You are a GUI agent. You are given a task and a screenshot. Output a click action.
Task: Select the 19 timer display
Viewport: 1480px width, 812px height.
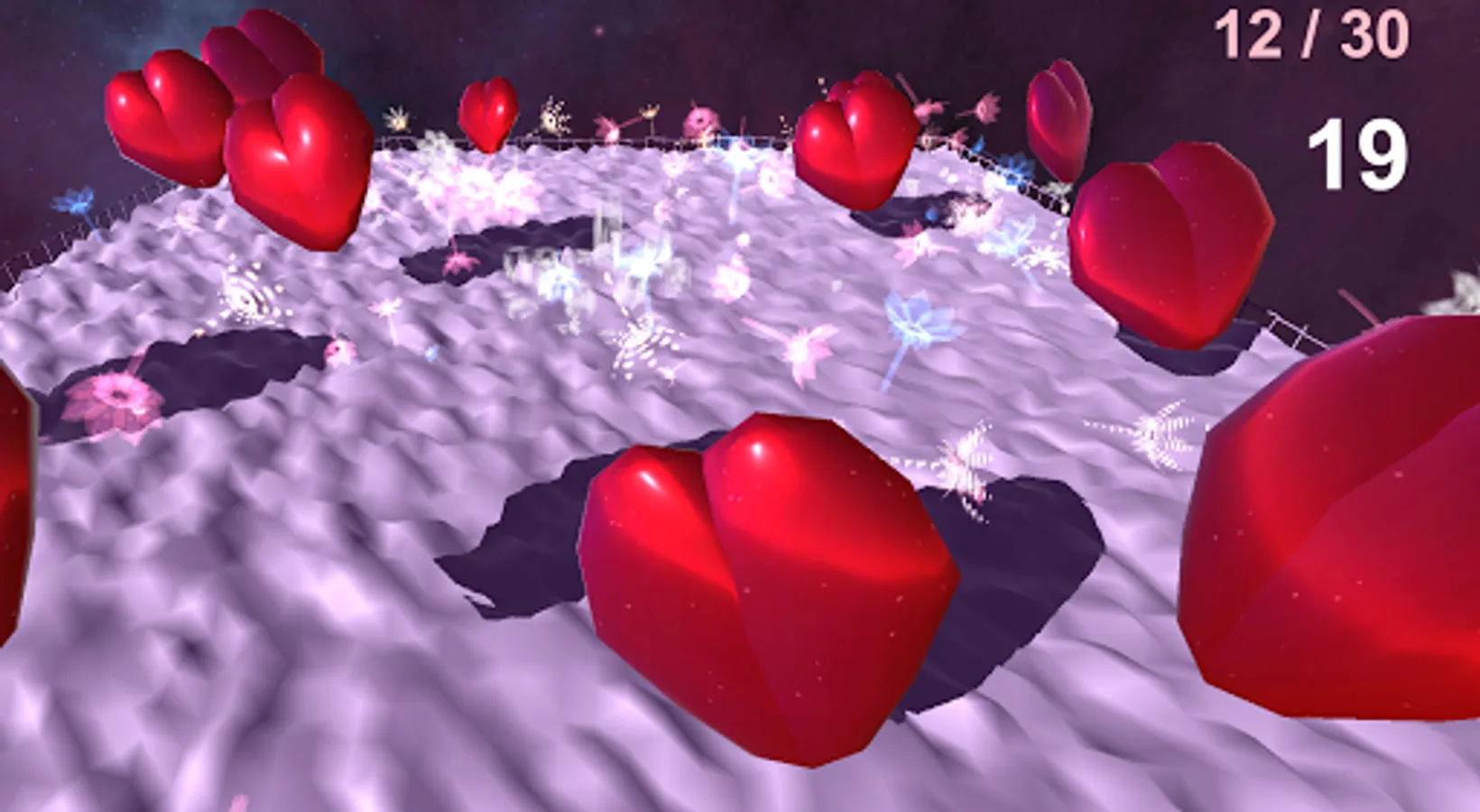point(1358,153)
